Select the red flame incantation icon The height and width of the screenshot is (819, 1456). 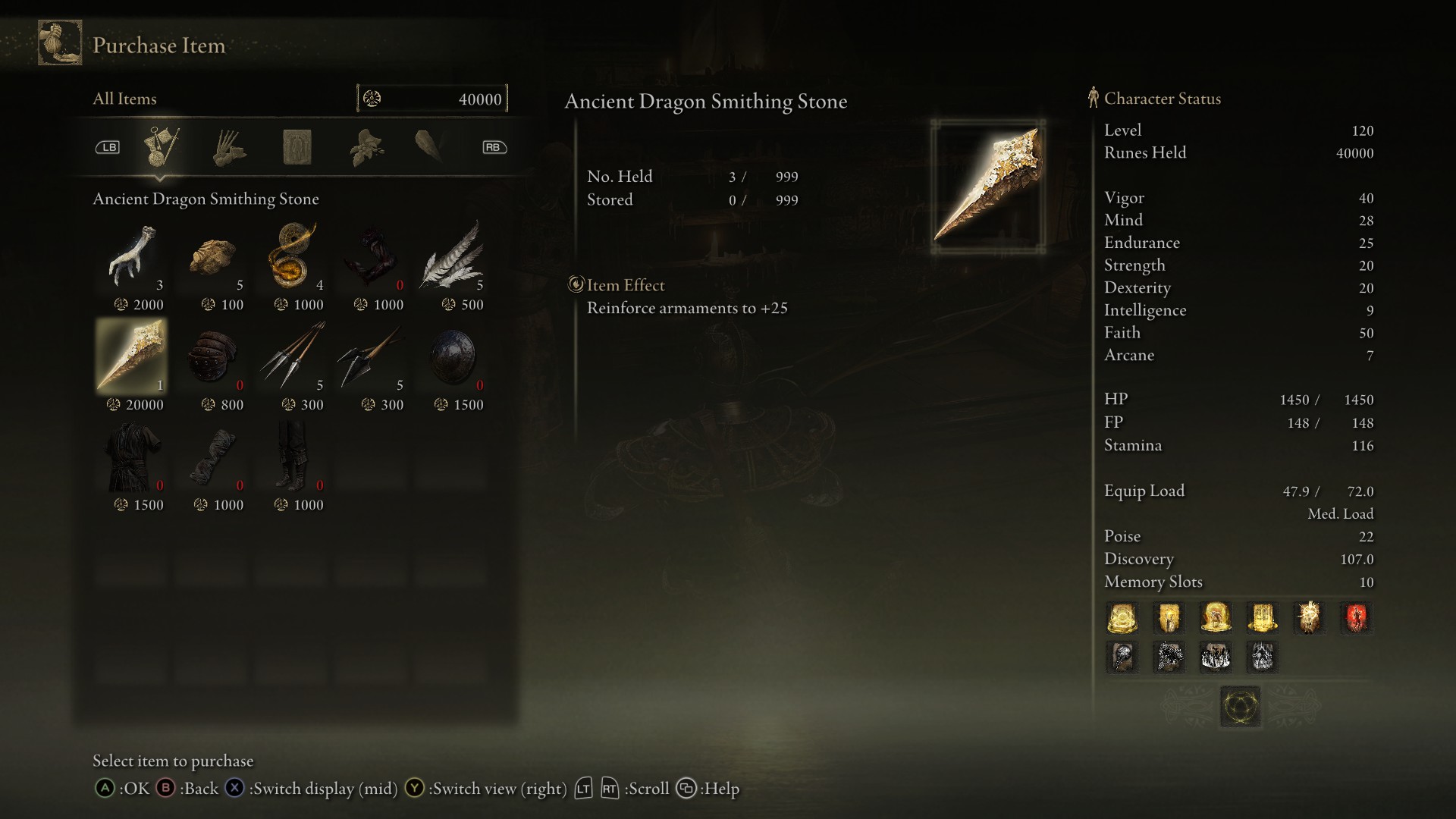pyautogui.click(x=1356, y=618)
